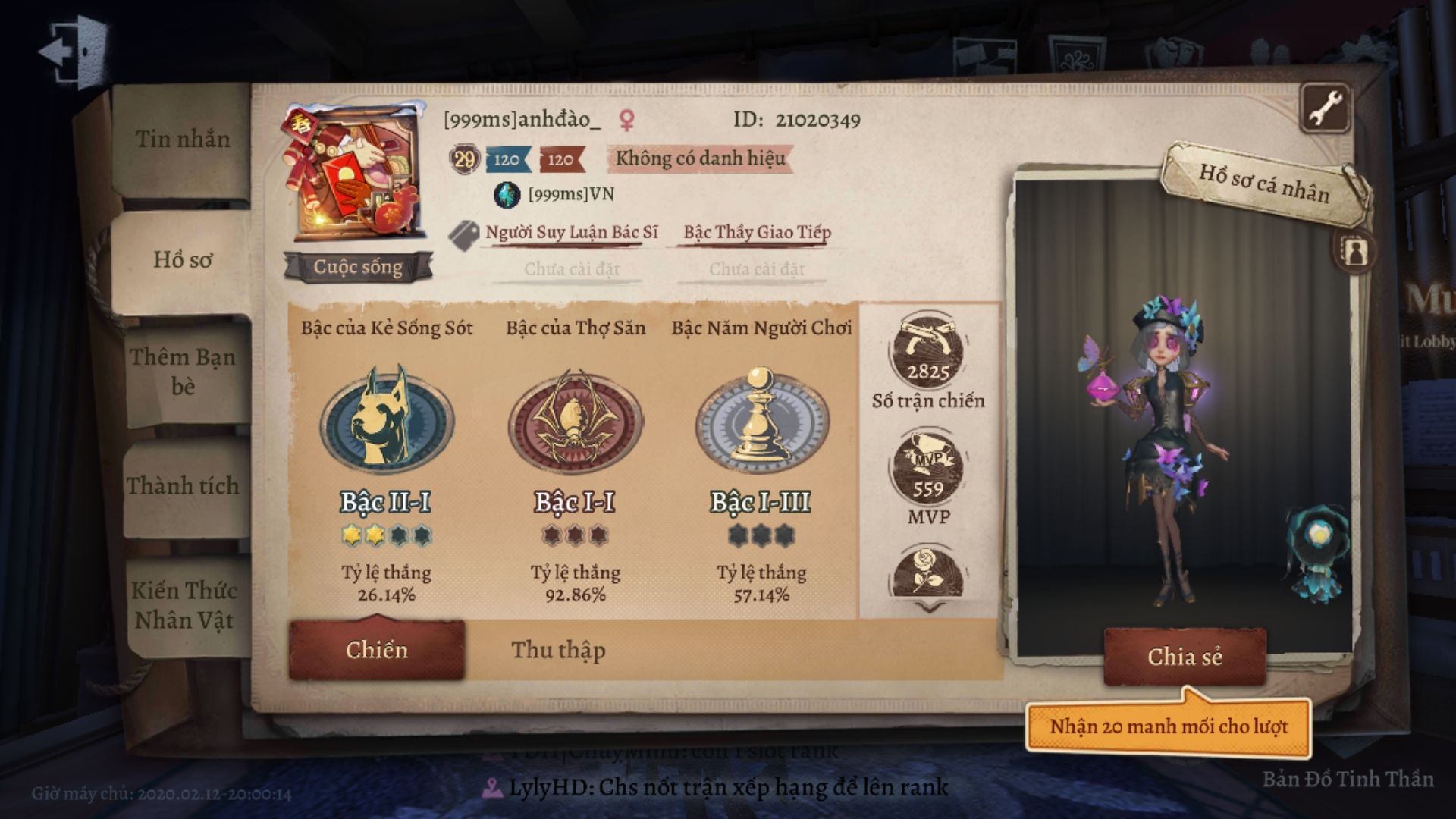Screen dimensions: 1456x819
Task: Click the player avatar portrait
Action: [350, 174]
